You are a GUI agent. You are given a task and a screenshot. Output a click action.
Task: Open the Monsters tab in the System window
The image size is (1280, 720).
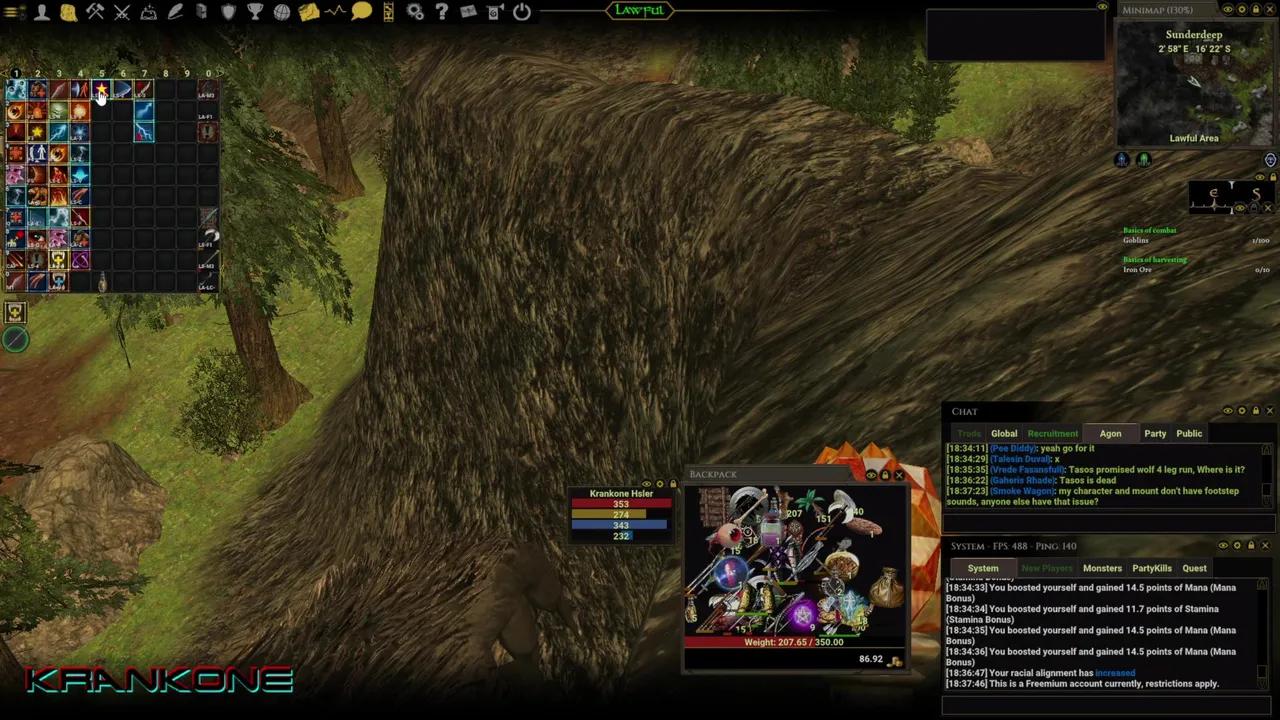[1102, 568]
